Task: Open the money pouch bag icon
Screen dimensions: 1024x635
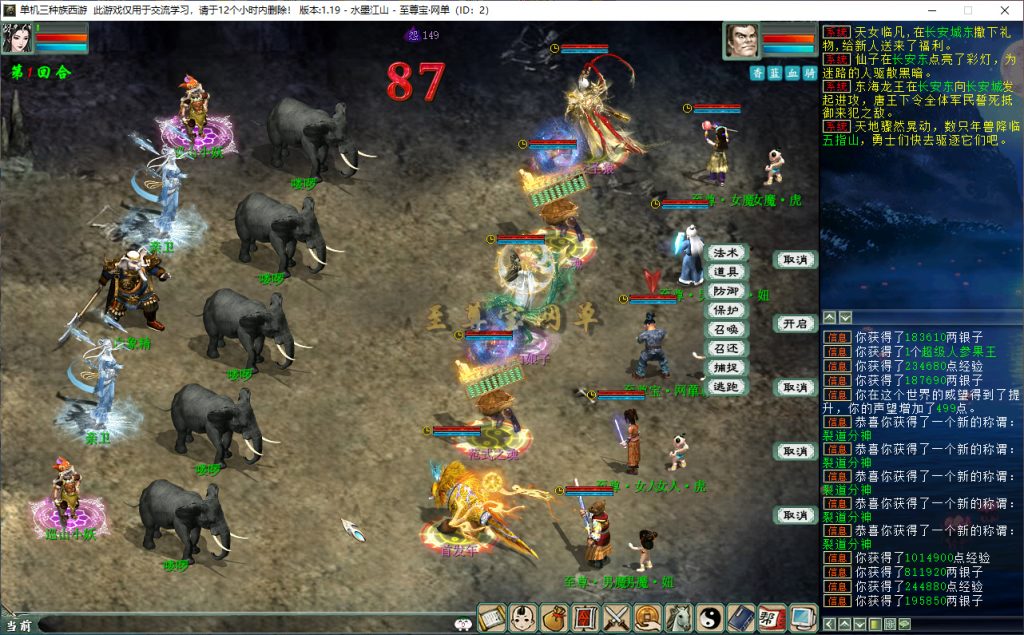Action: coord(554,618)
